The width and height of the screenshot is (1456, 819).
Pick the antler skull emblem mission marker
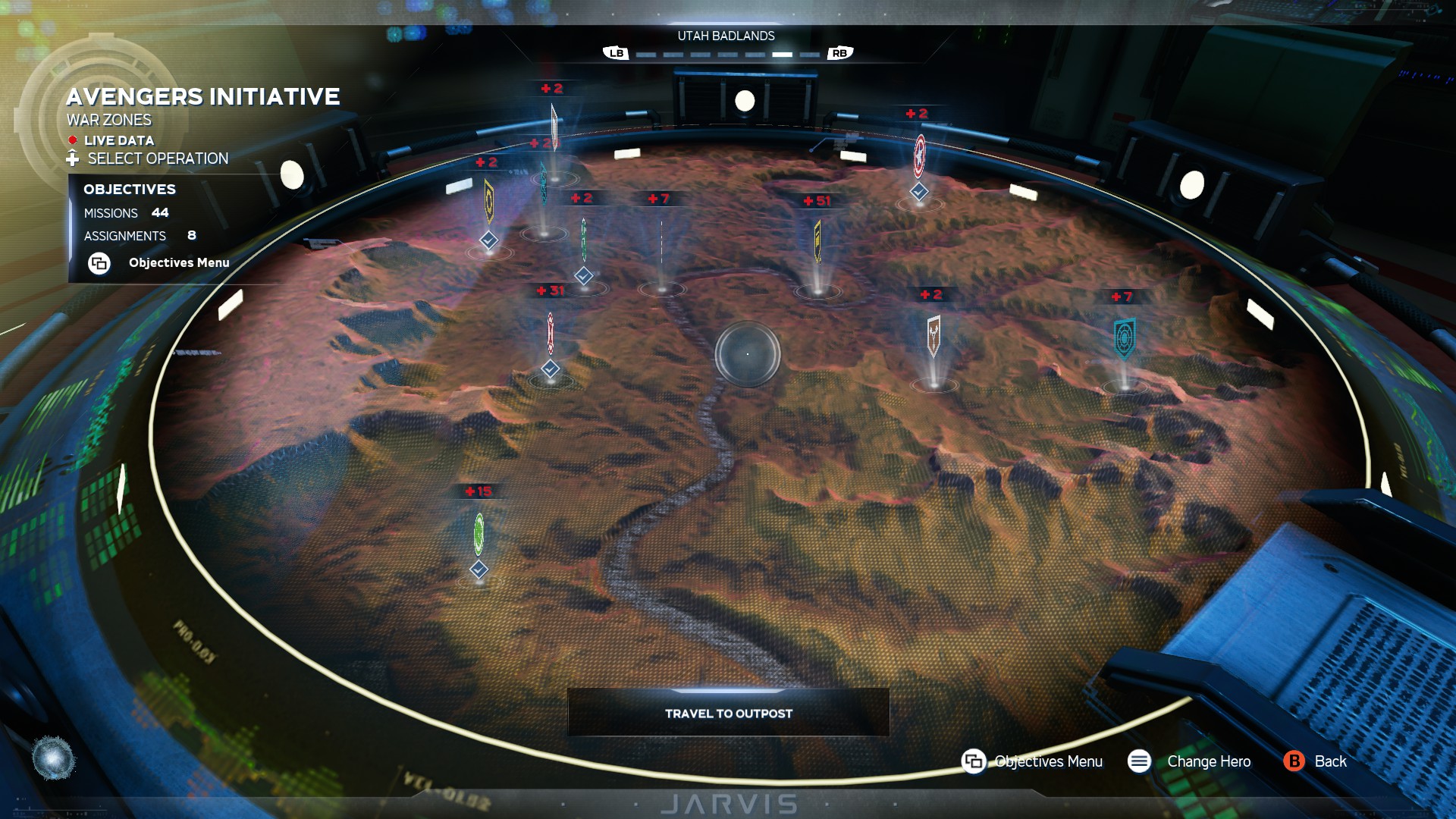tap(934, 334)
